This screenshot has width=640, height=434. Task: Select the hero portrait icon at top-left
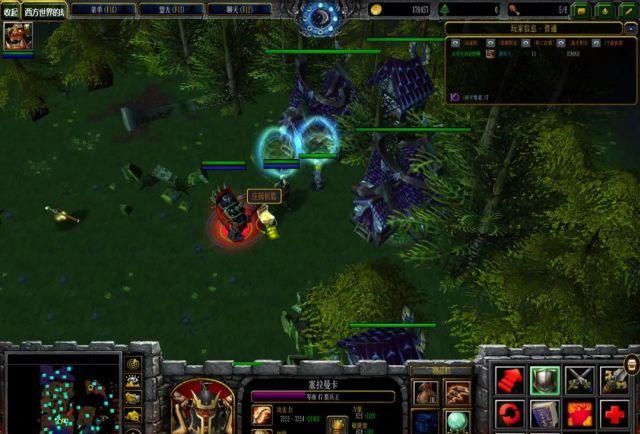(15, 37)
